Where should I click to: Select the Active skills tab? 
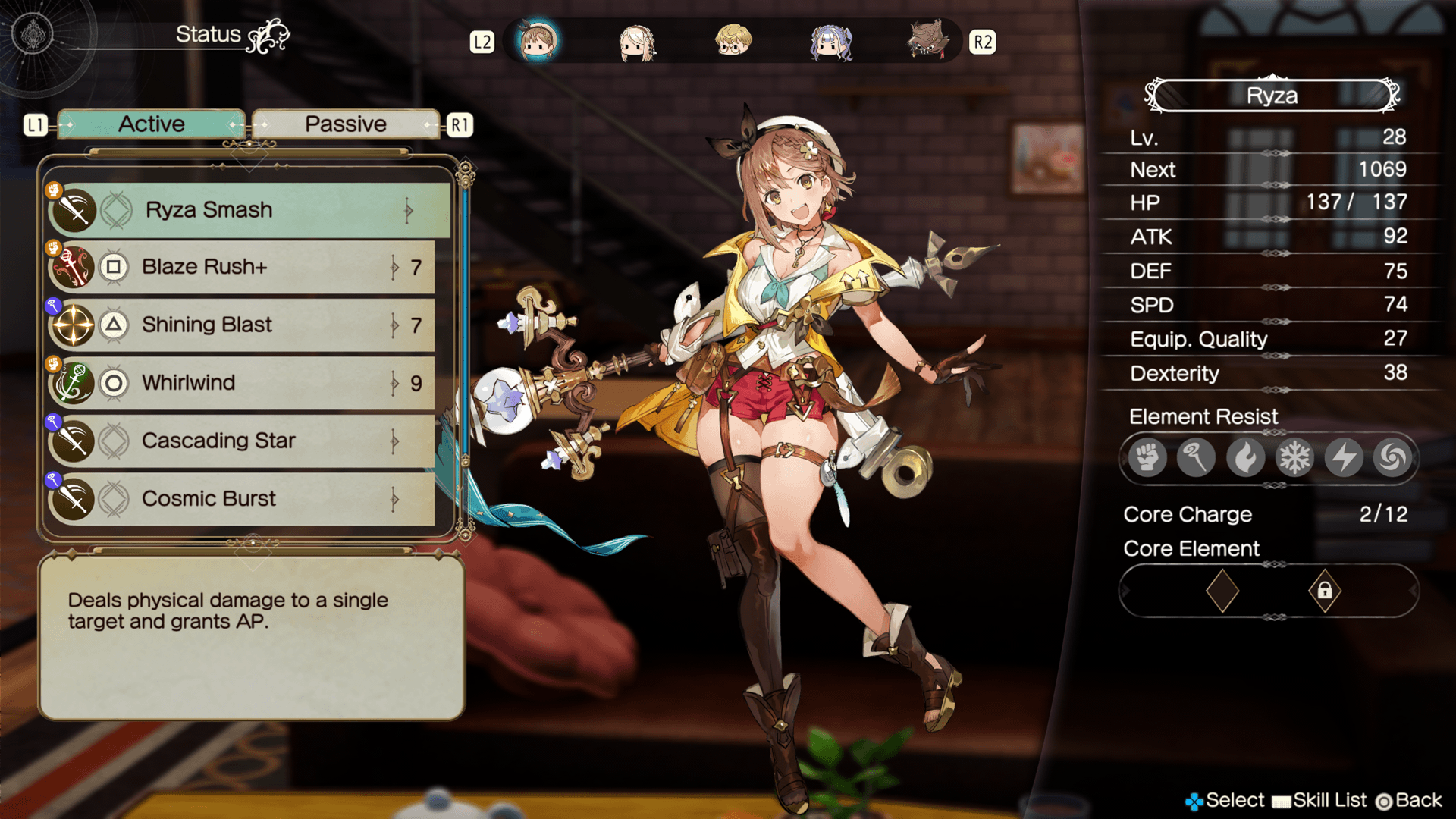point(152,124)
